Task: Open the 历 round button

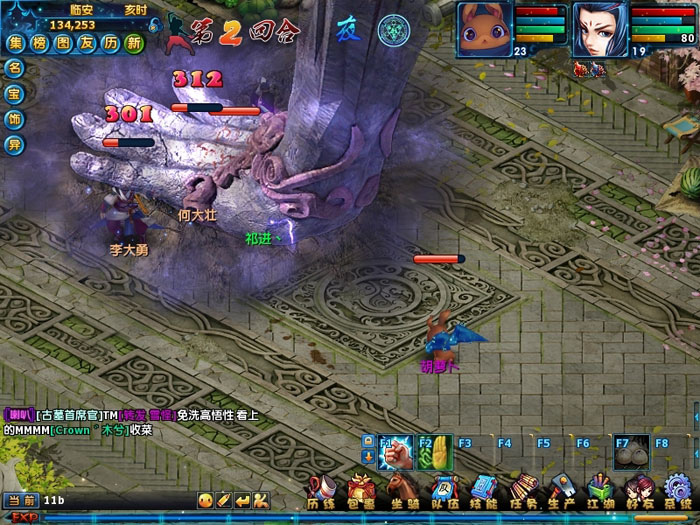Action: (111, 43)
